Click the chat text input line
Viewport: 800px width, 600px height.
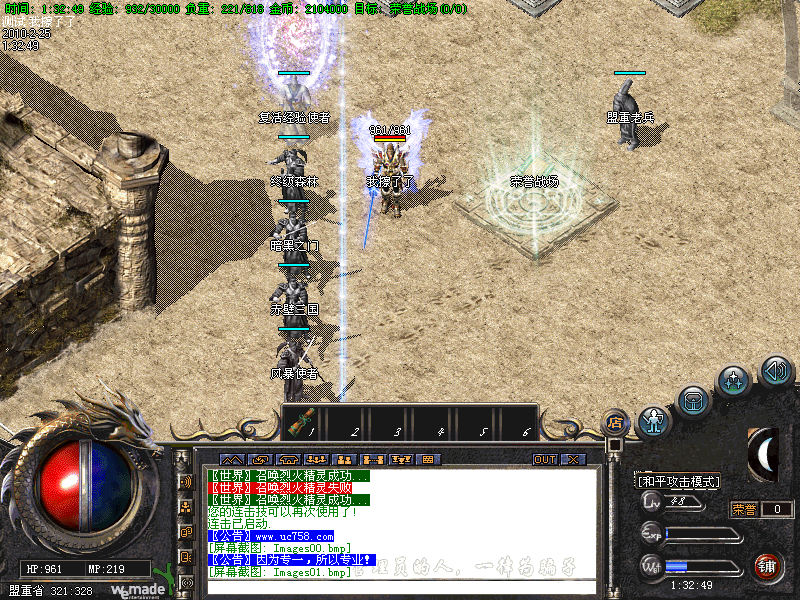tap(400, 587)
